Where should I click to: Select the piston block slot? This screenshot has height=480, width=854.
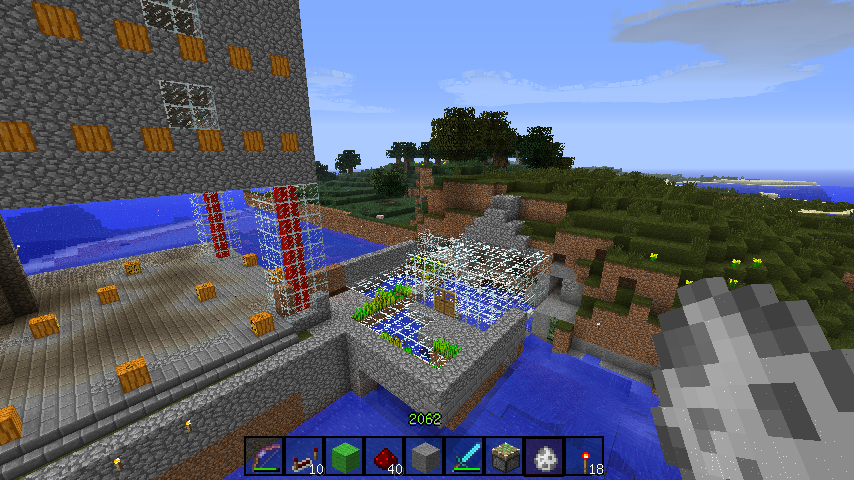505,456
